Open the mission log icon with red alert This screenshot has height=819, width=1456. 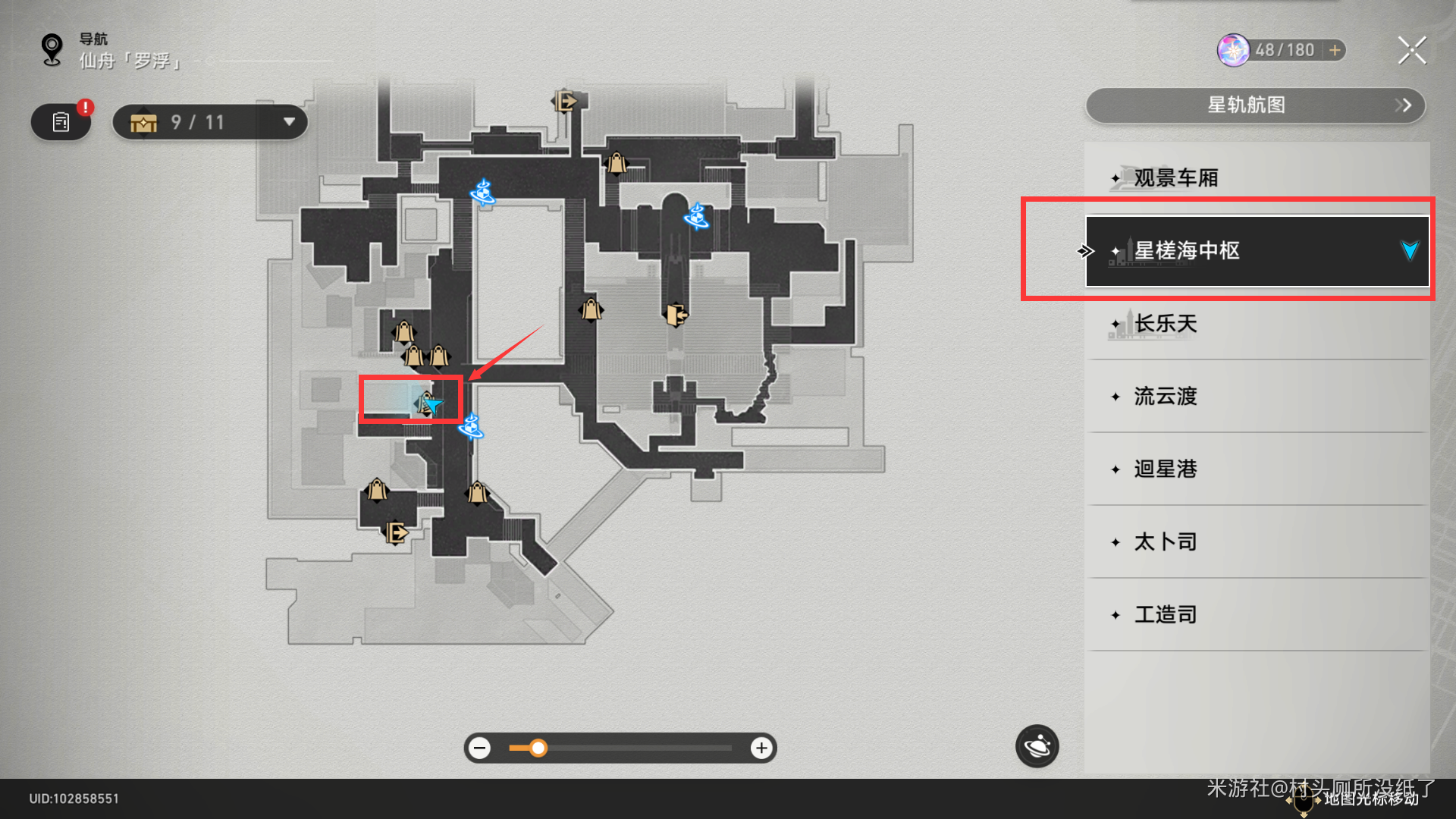61,122
